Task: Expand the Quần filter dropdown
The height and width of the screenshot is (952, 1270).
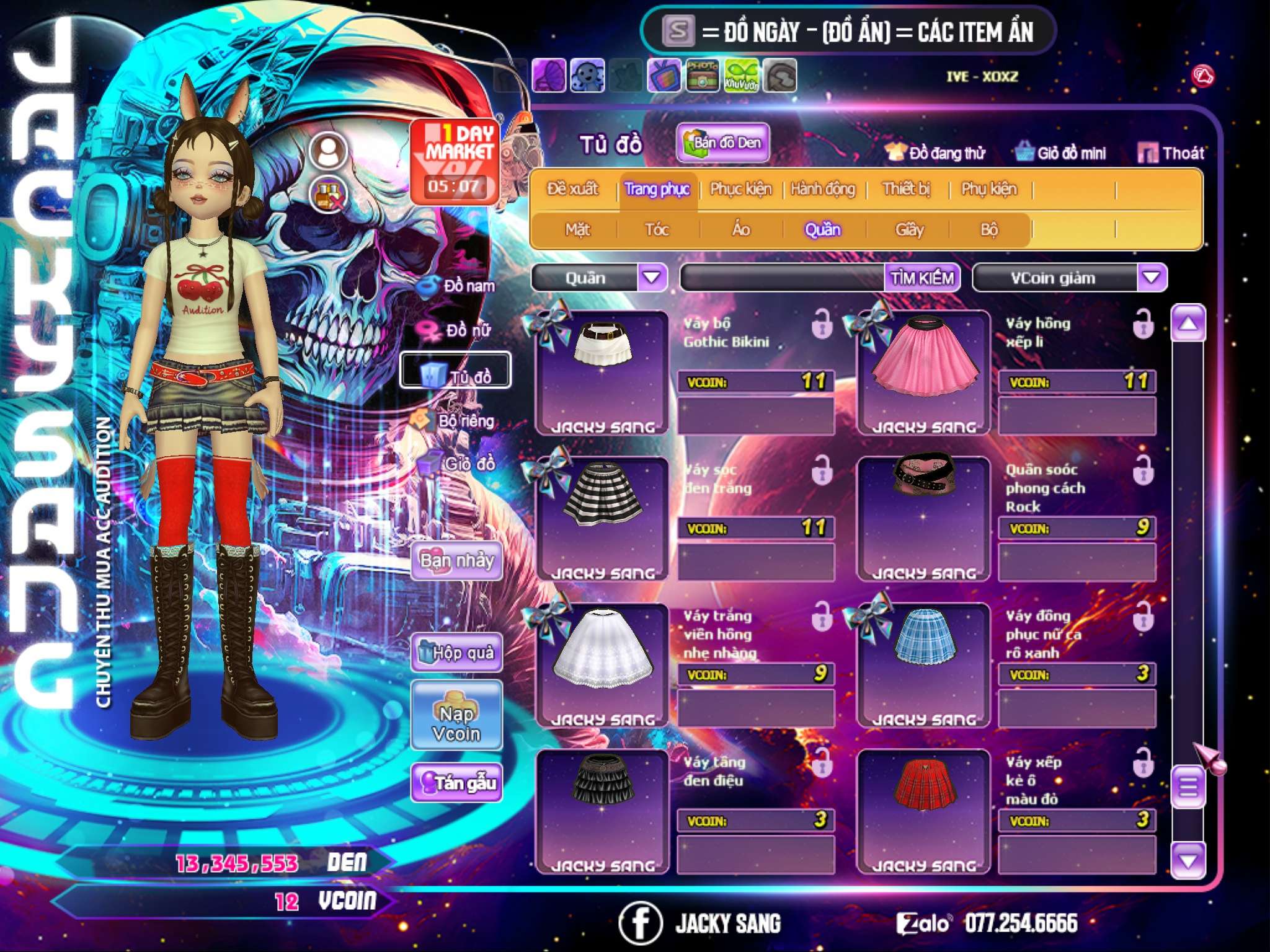Action: (652, 278)
